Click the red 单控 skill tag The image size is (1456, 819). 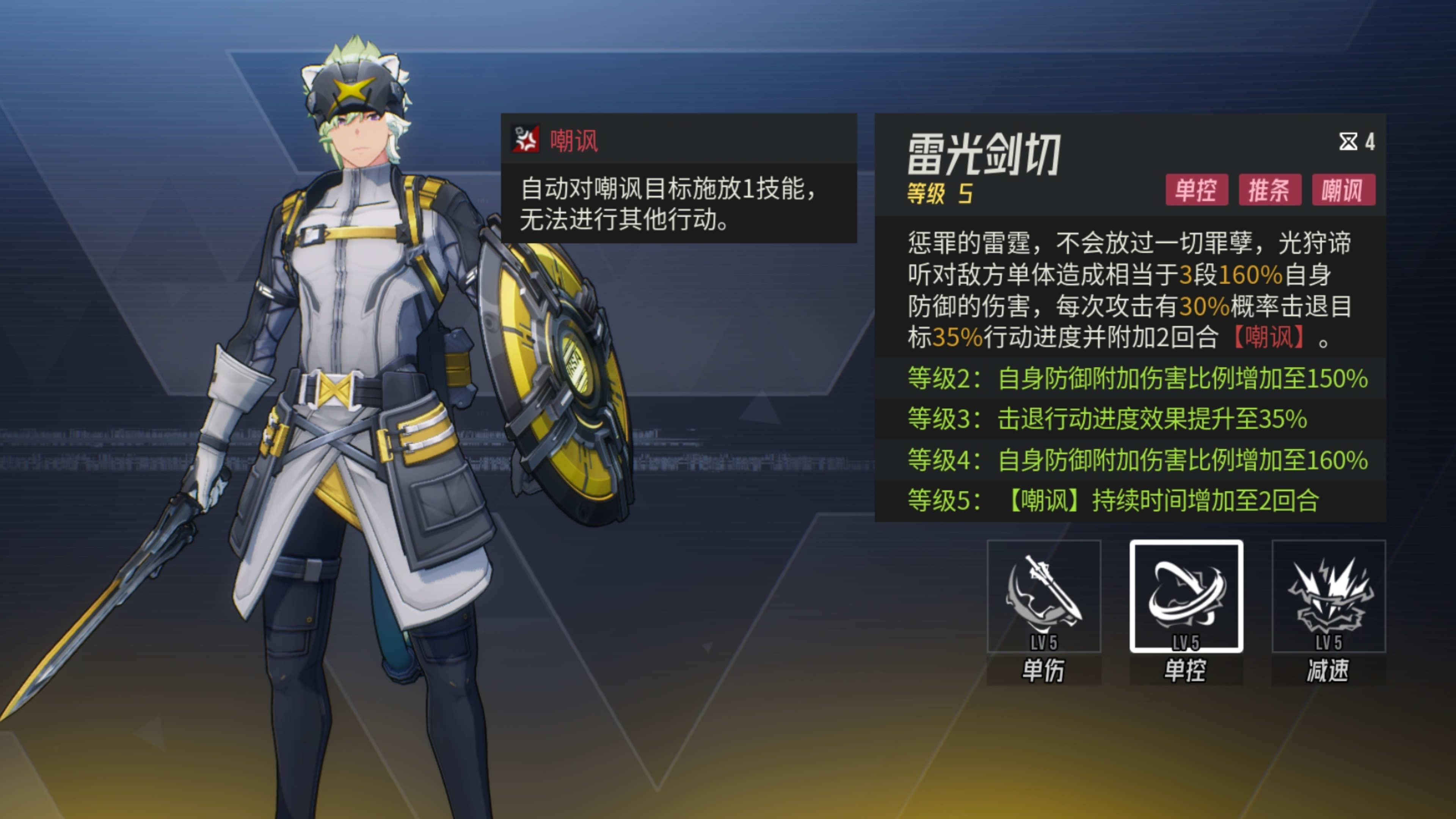tap(1197, 190)
